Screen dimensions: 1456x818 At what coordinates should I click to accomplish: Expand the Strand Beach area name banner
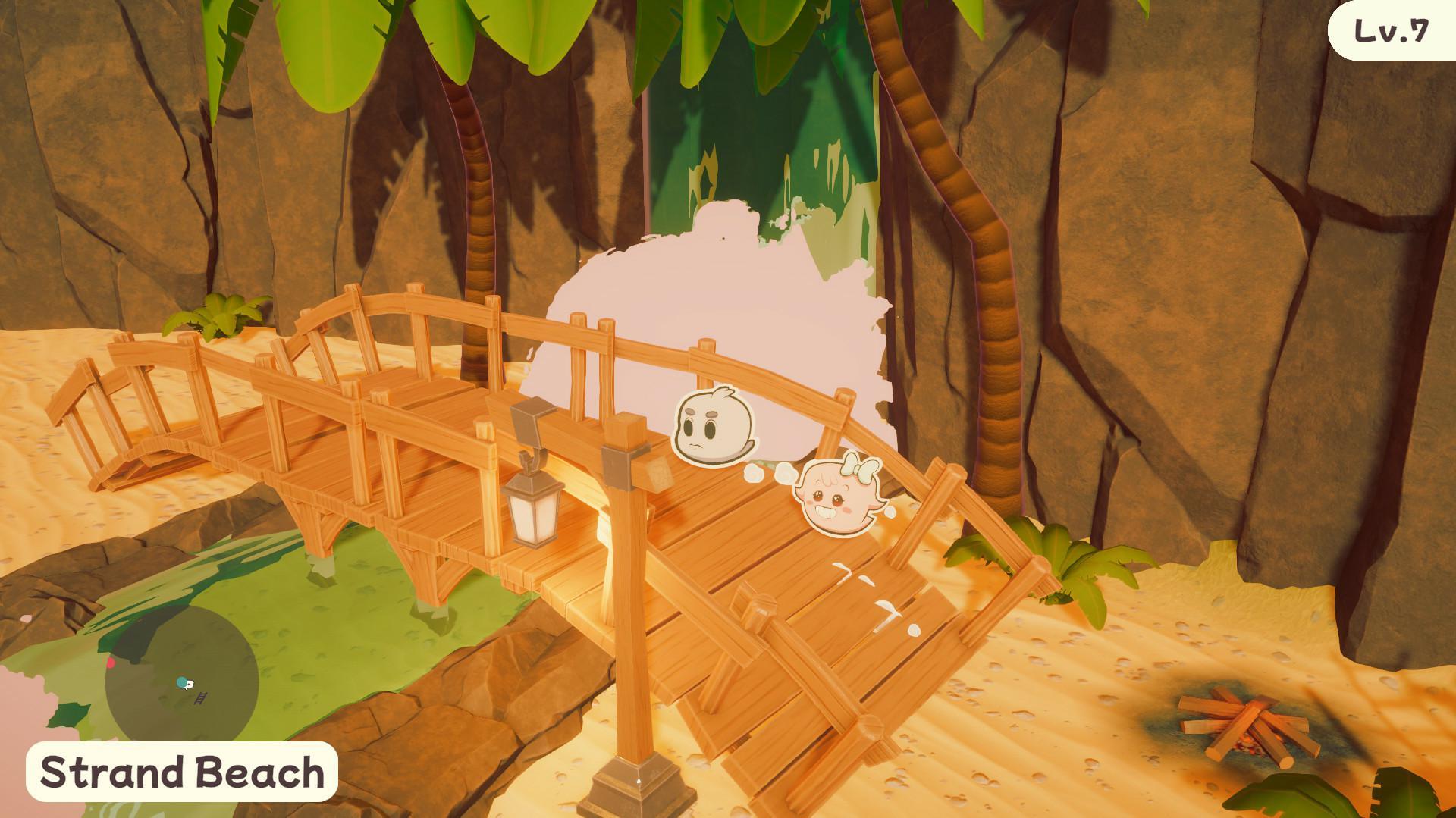click(x=182, y=771)
